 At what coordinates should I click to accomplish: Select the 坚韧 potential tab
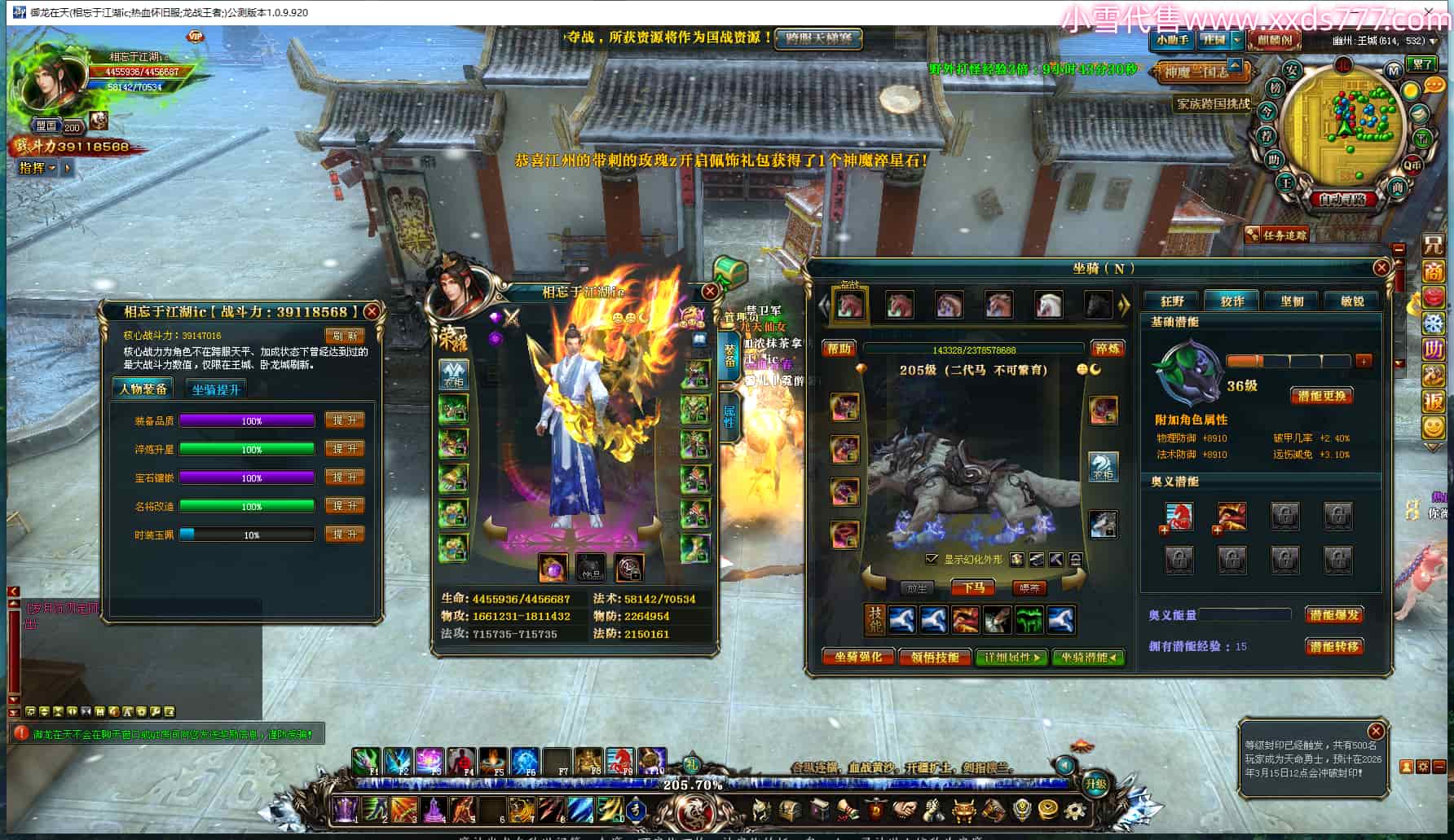pos(1292,301)
